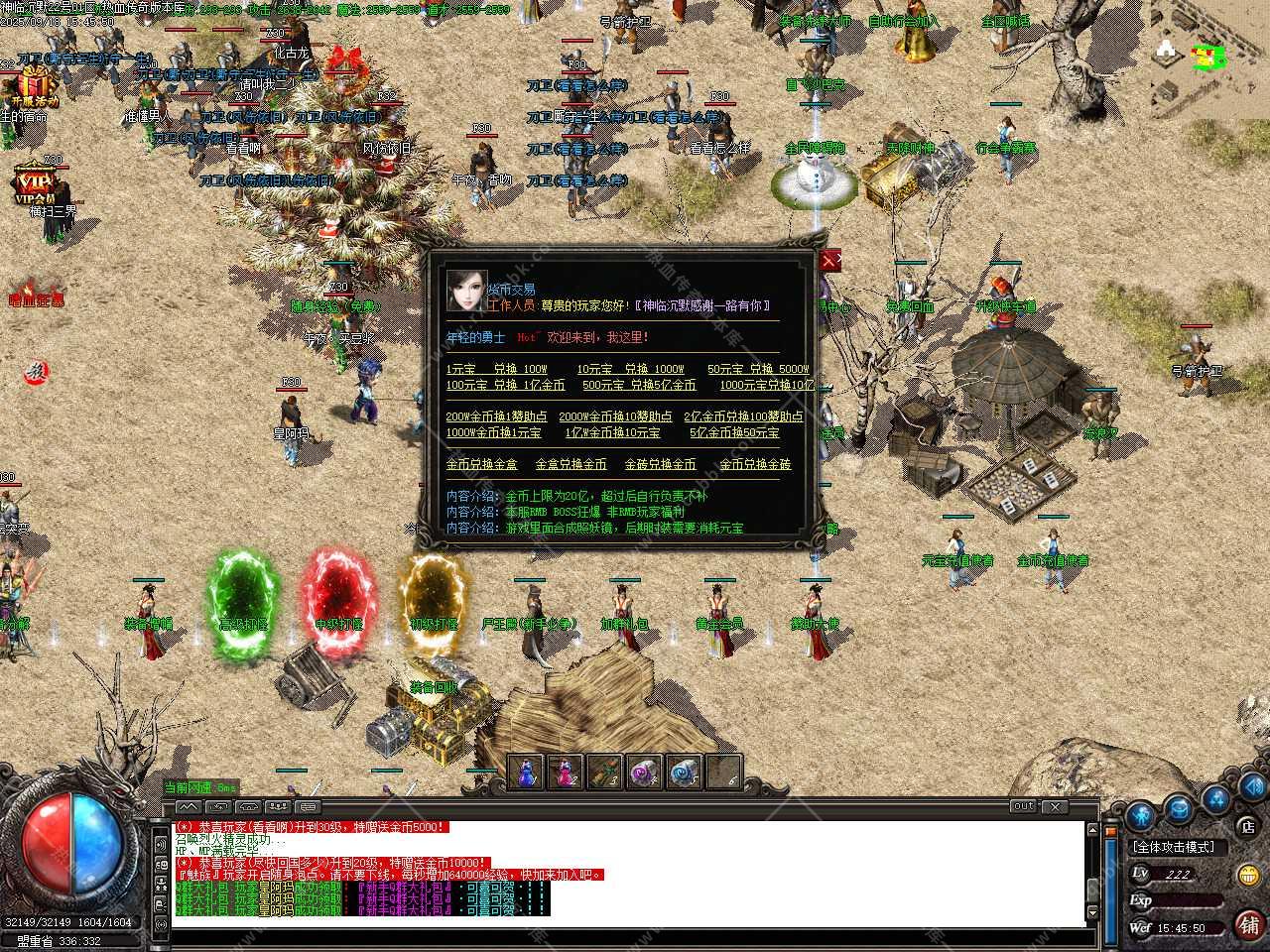Exchange 100元宝 for 1亿金币

point(505,385)
